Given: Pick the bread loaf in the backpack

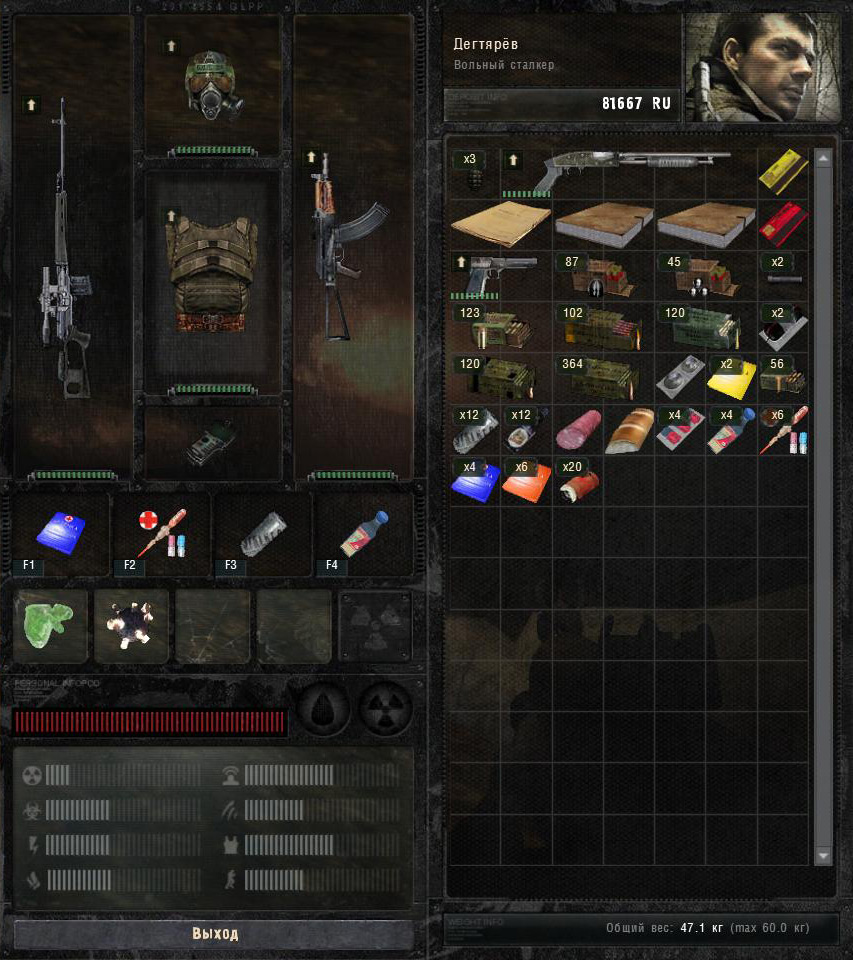Looking at the screenshot, I should click(628, 430).
